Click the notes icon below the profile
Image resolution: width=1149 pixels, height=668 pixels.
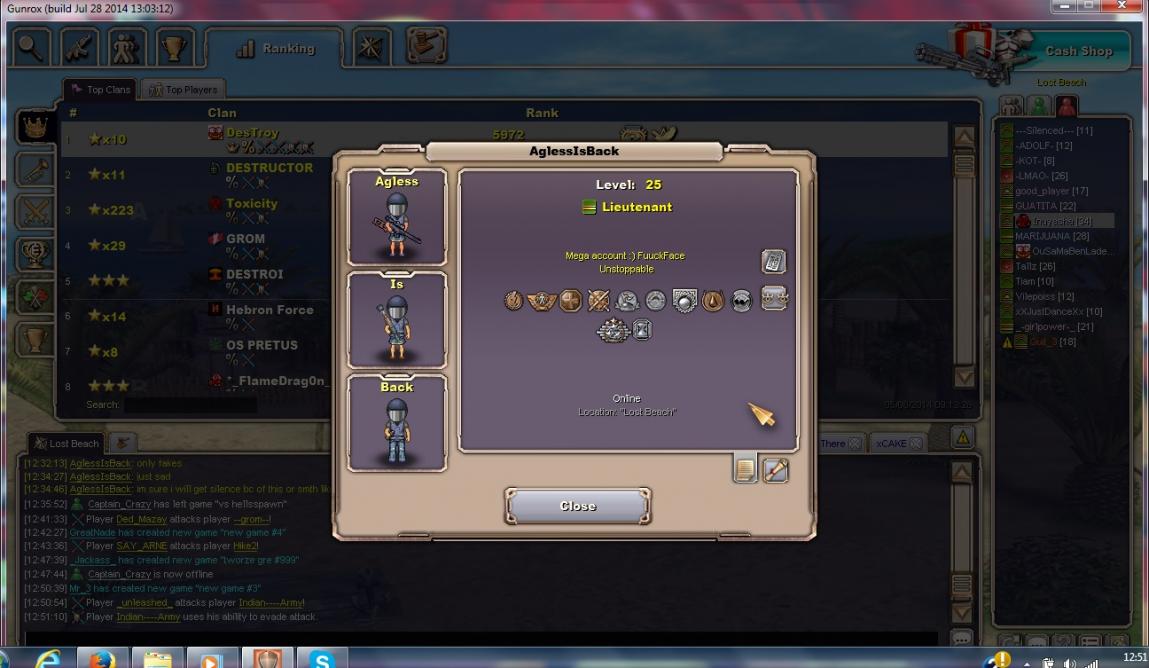[745, 469]
